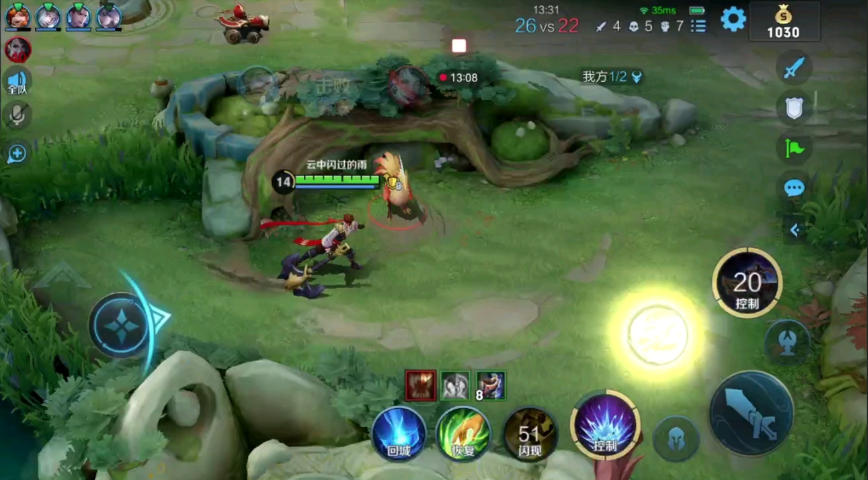
Task: Select the orange-haired teammate portrait
Action: (17, 16)
